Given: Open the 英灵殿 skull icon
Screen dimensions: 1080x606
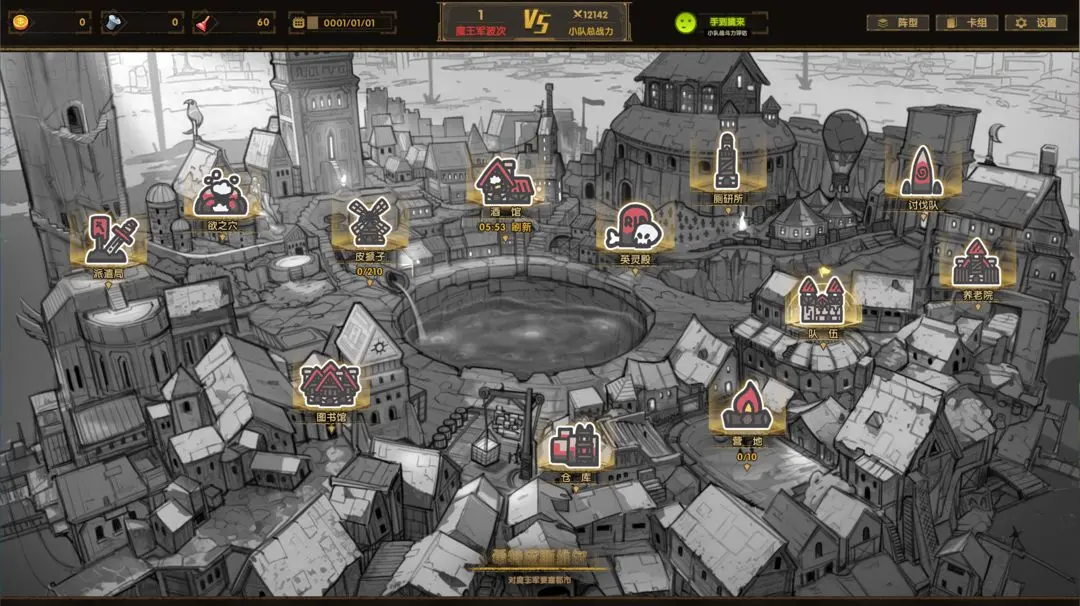Looking at the screenshot, I should (x=634, y=228).
